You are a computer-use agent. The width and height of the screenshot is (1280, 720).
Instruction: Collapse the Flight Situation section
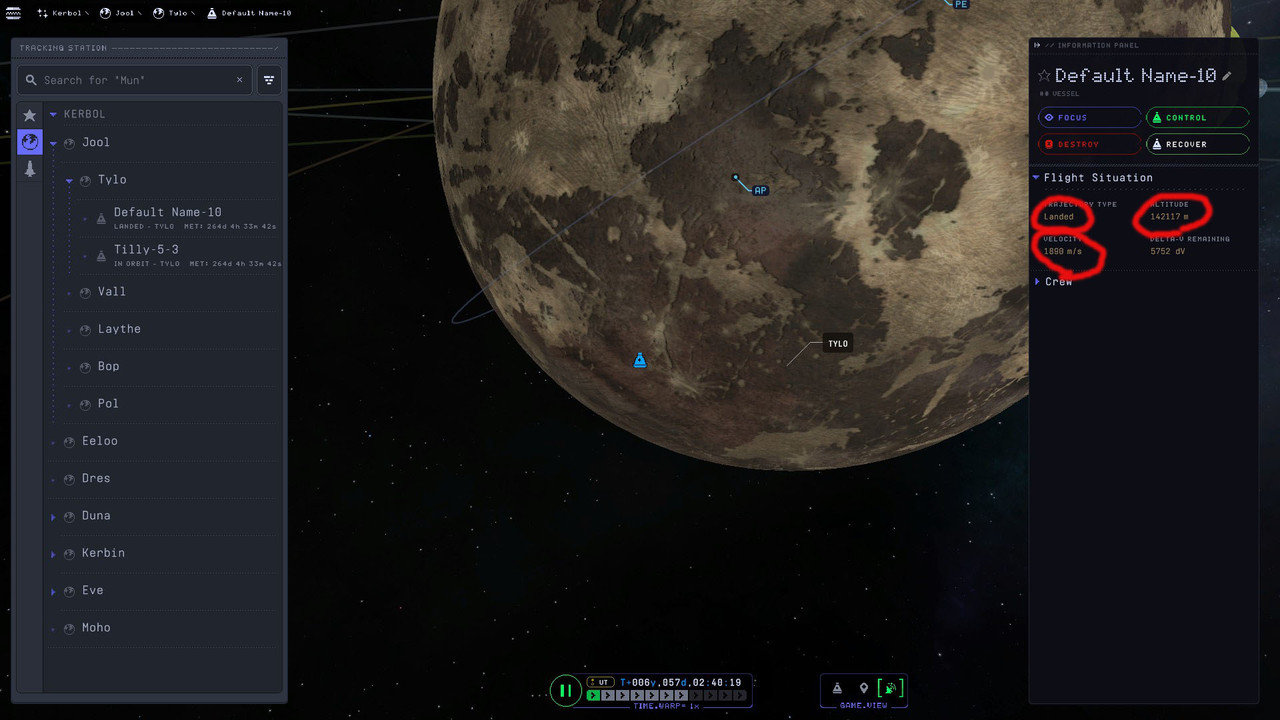[1037, 178]
